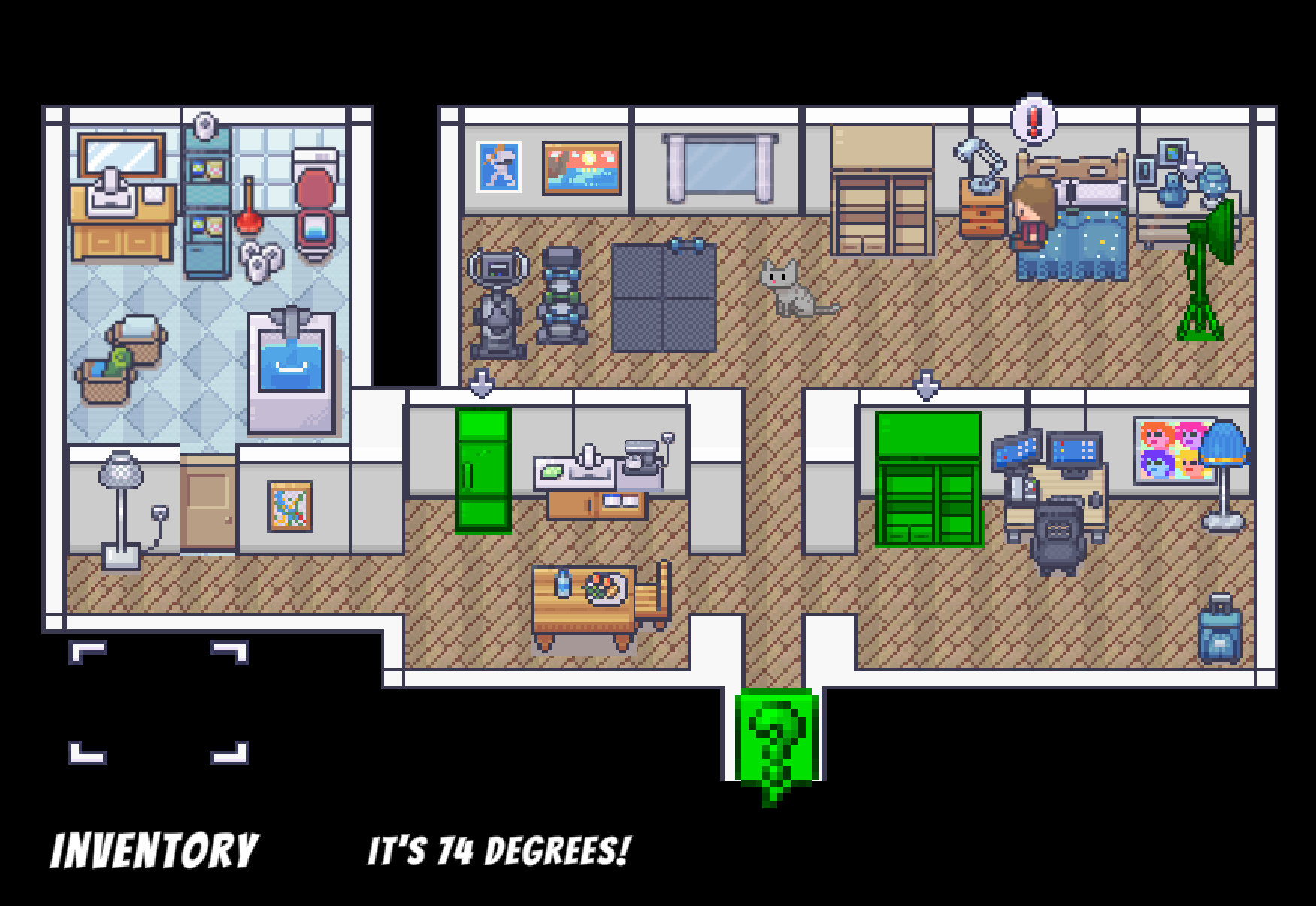1316x906 pixels.
Task: Tap the red exclamation speech bubble
Action: pyautogui.click(x=1033, y=119)
